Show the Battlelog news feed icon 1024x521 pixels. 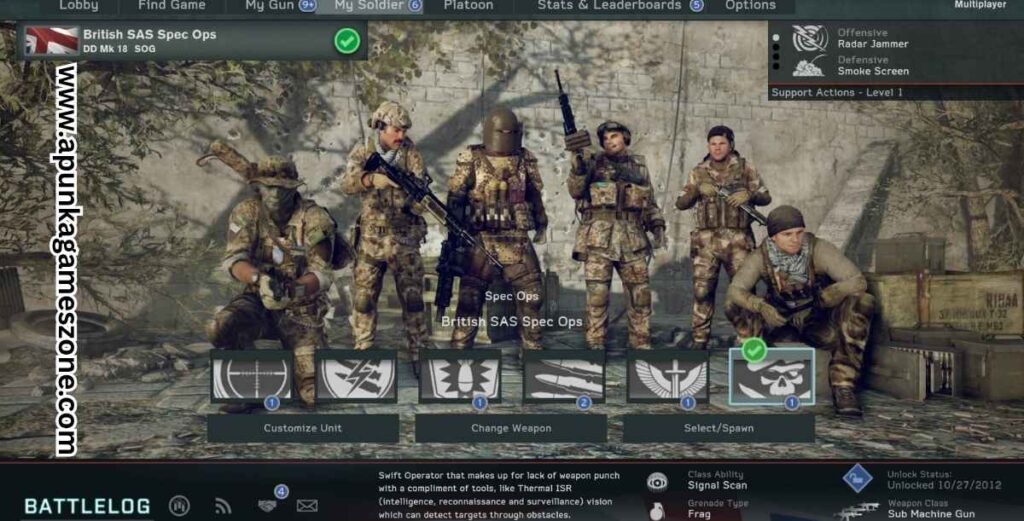tap(223, 506)
